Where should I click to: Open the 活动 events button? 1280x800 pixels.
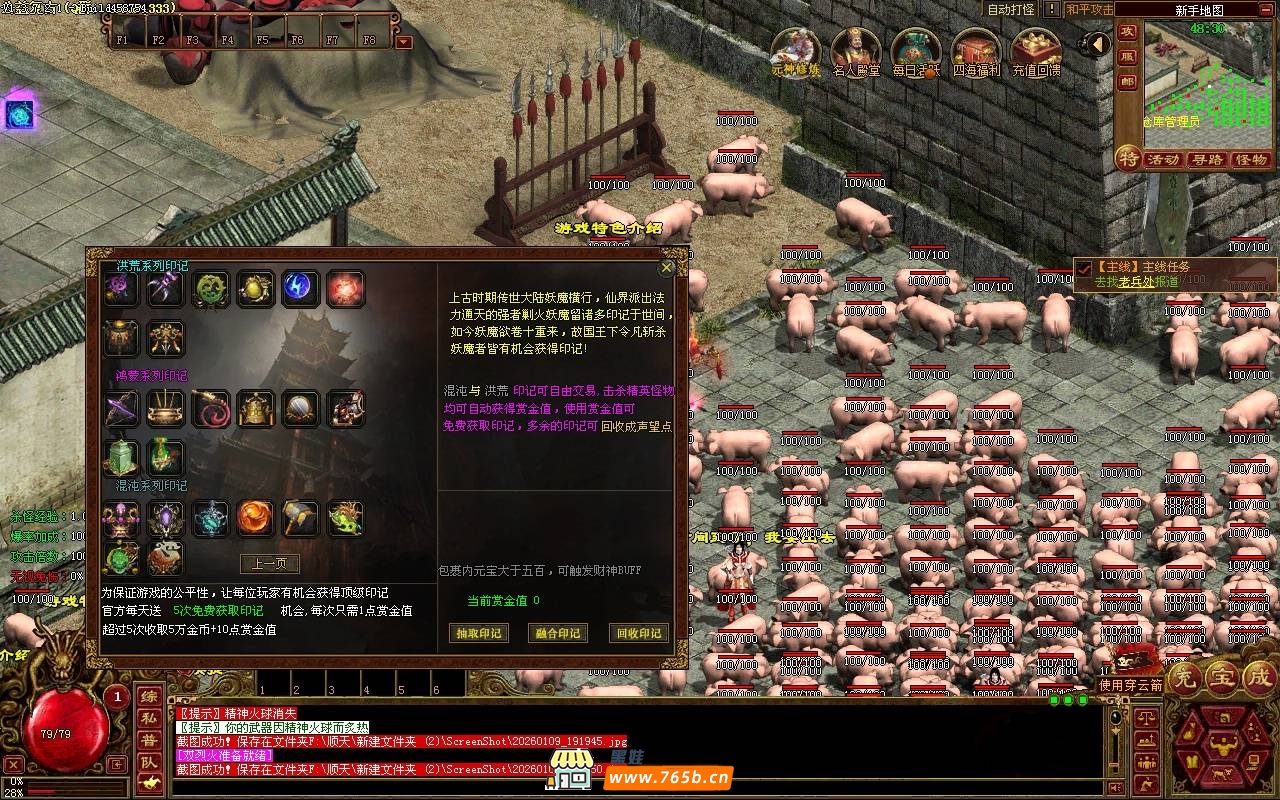1163,159
